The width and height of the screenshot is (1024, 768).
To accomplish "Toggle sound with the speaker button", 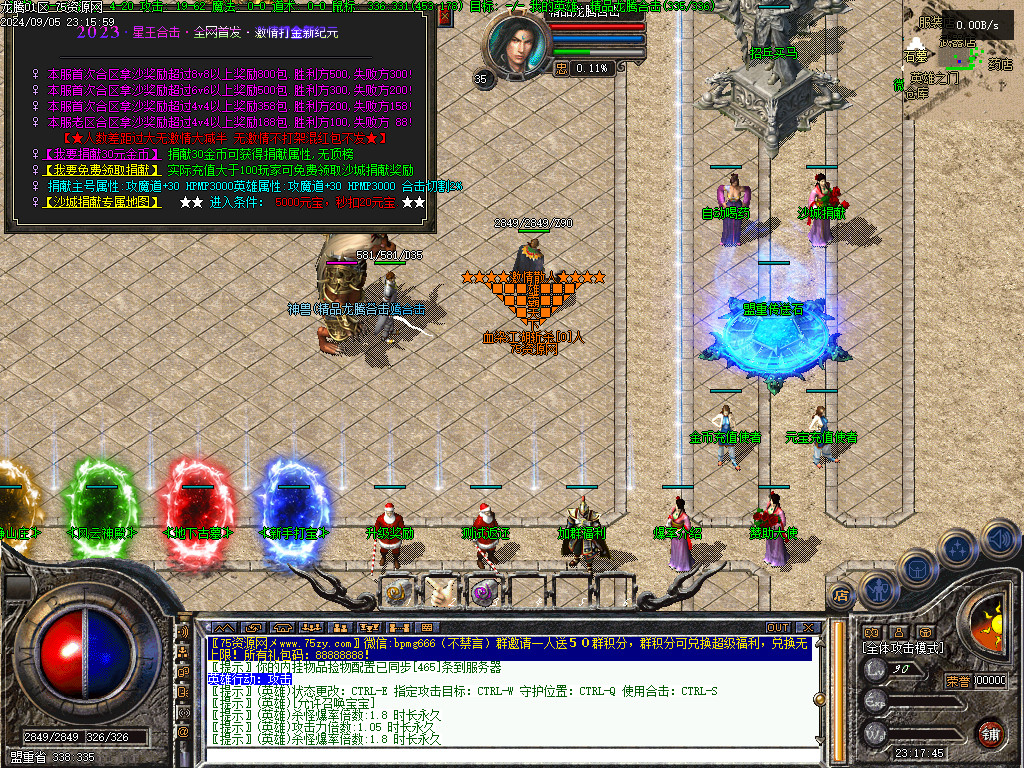I will point(997,538).
